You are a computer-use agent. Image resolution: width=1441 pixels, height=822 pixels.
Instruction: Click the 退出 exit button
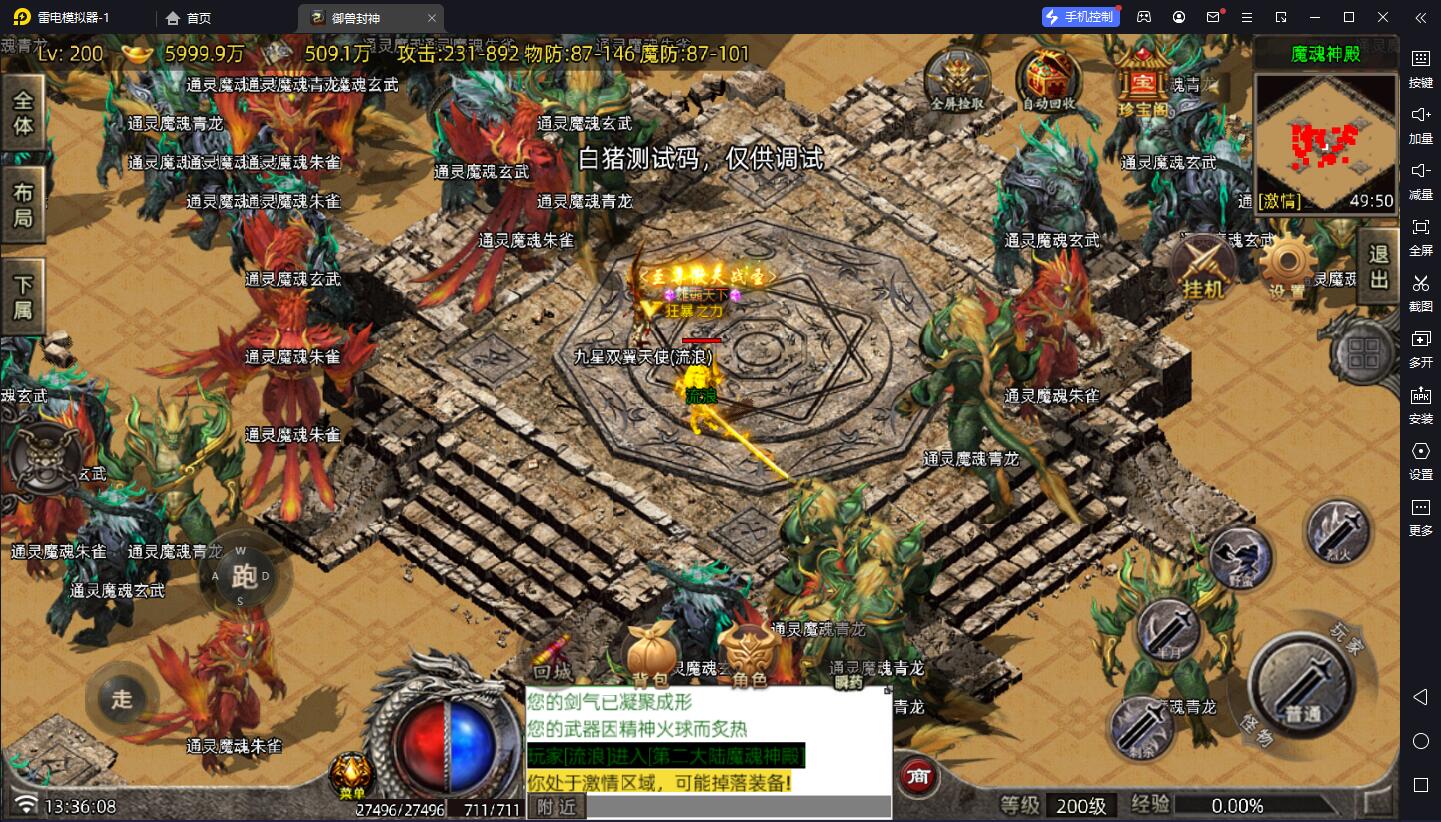tap(1379, 266)
